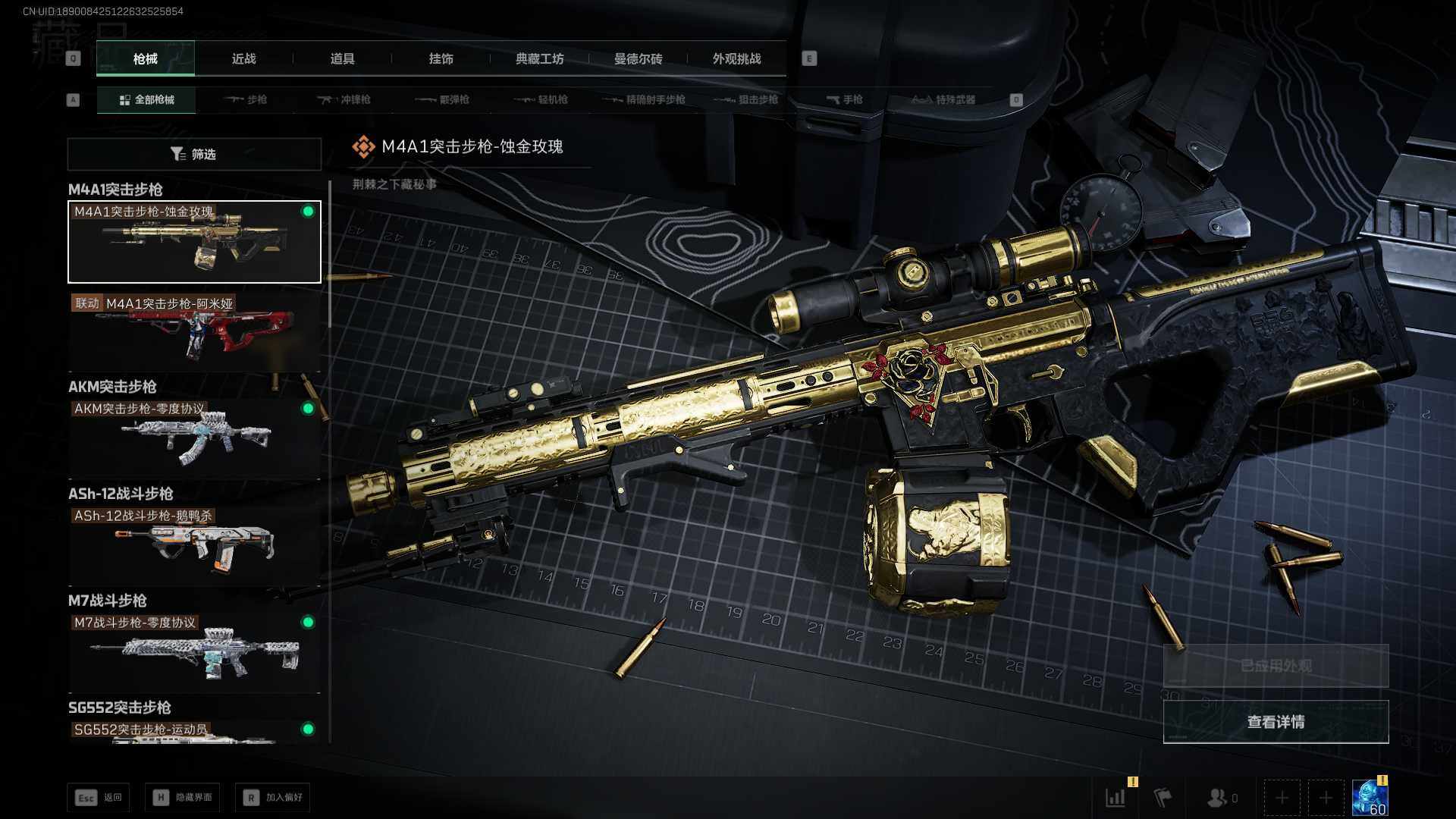Select the 挂饰 charms tab
Image resolution: width=1456 pixels, height=819 pixels.
(x=441, y=59)
